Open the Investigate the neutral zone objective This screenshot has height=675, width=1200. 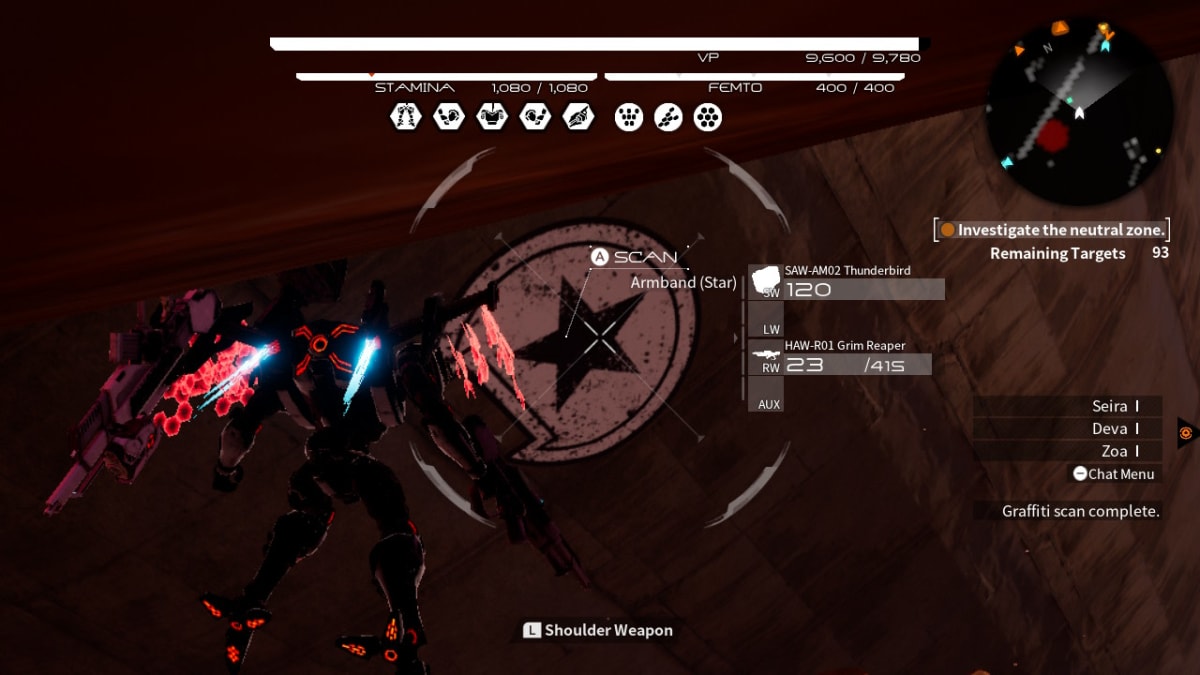(1052, 230)
